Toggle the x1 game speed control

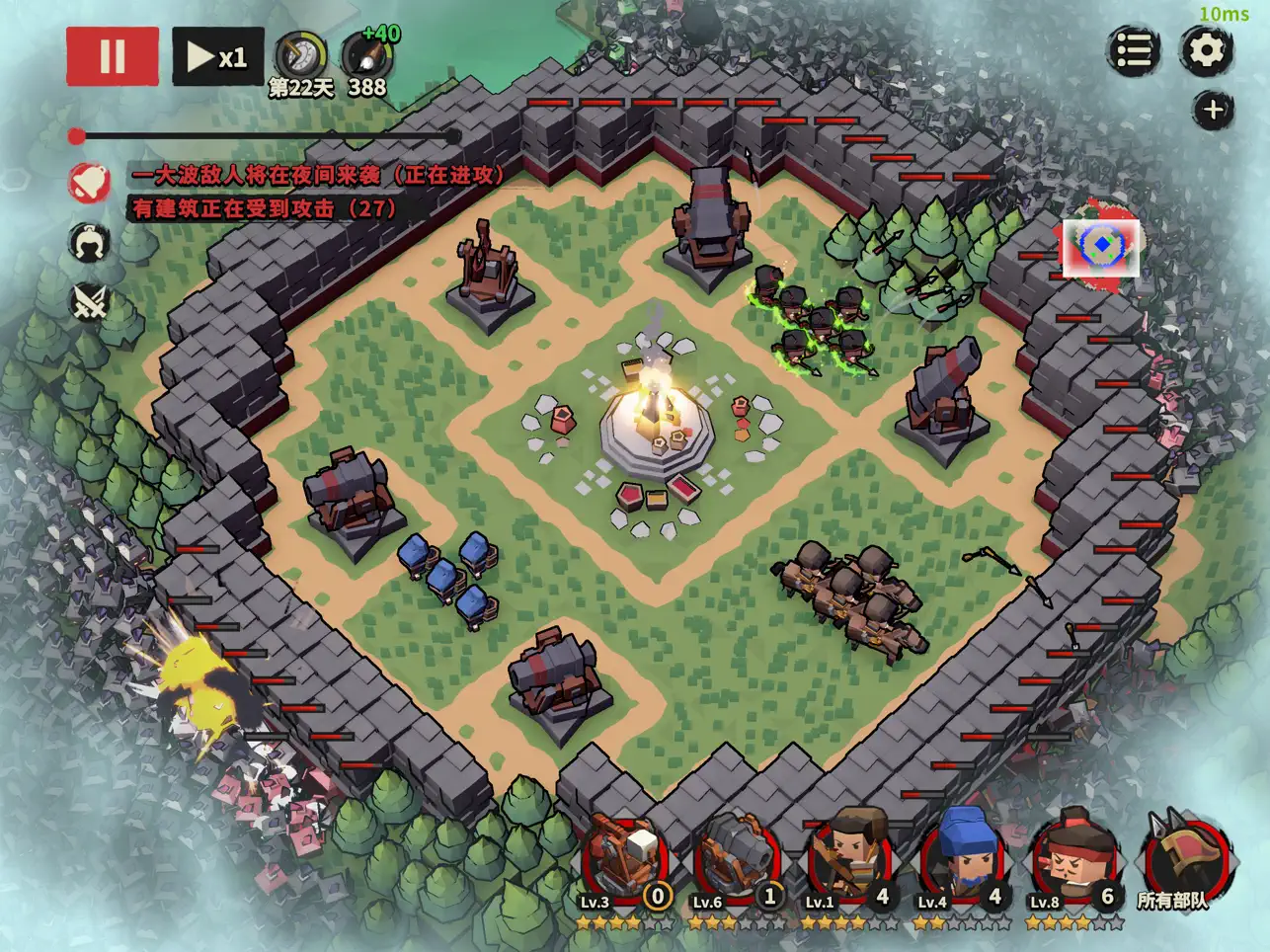click(x=217, y=53)
